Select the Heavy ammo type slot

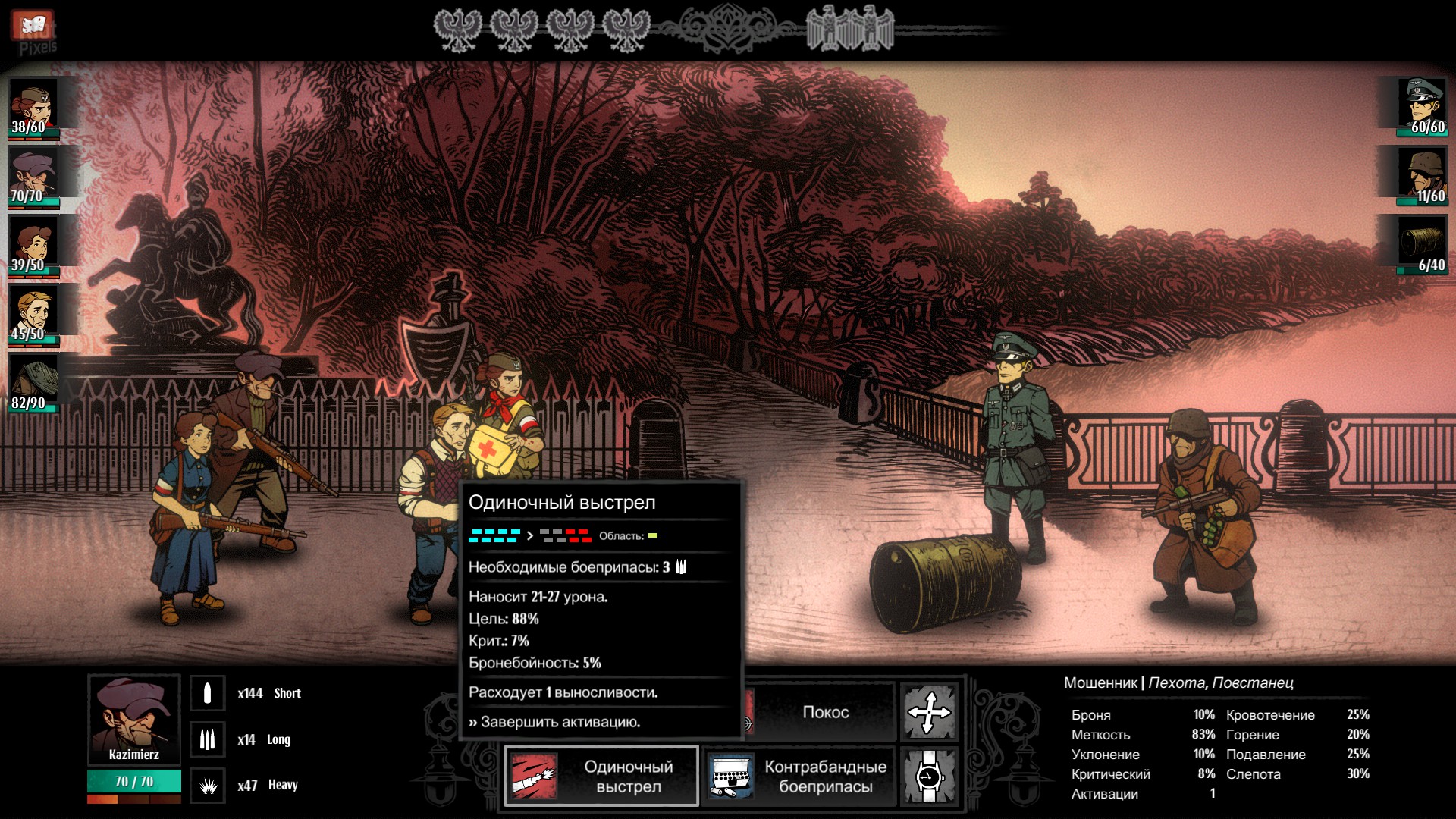click(x=207, y=786)
